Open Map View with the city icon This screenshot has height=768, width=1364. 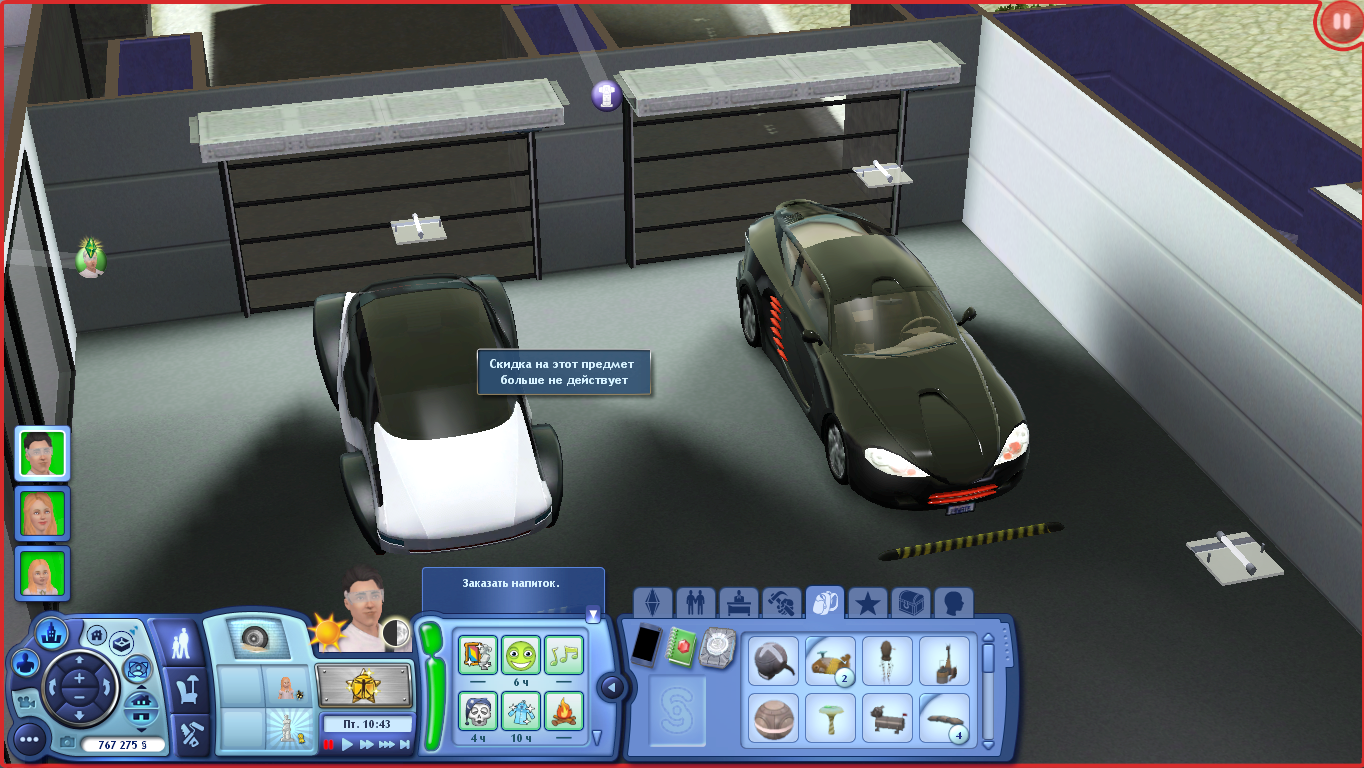pos(51,632)
